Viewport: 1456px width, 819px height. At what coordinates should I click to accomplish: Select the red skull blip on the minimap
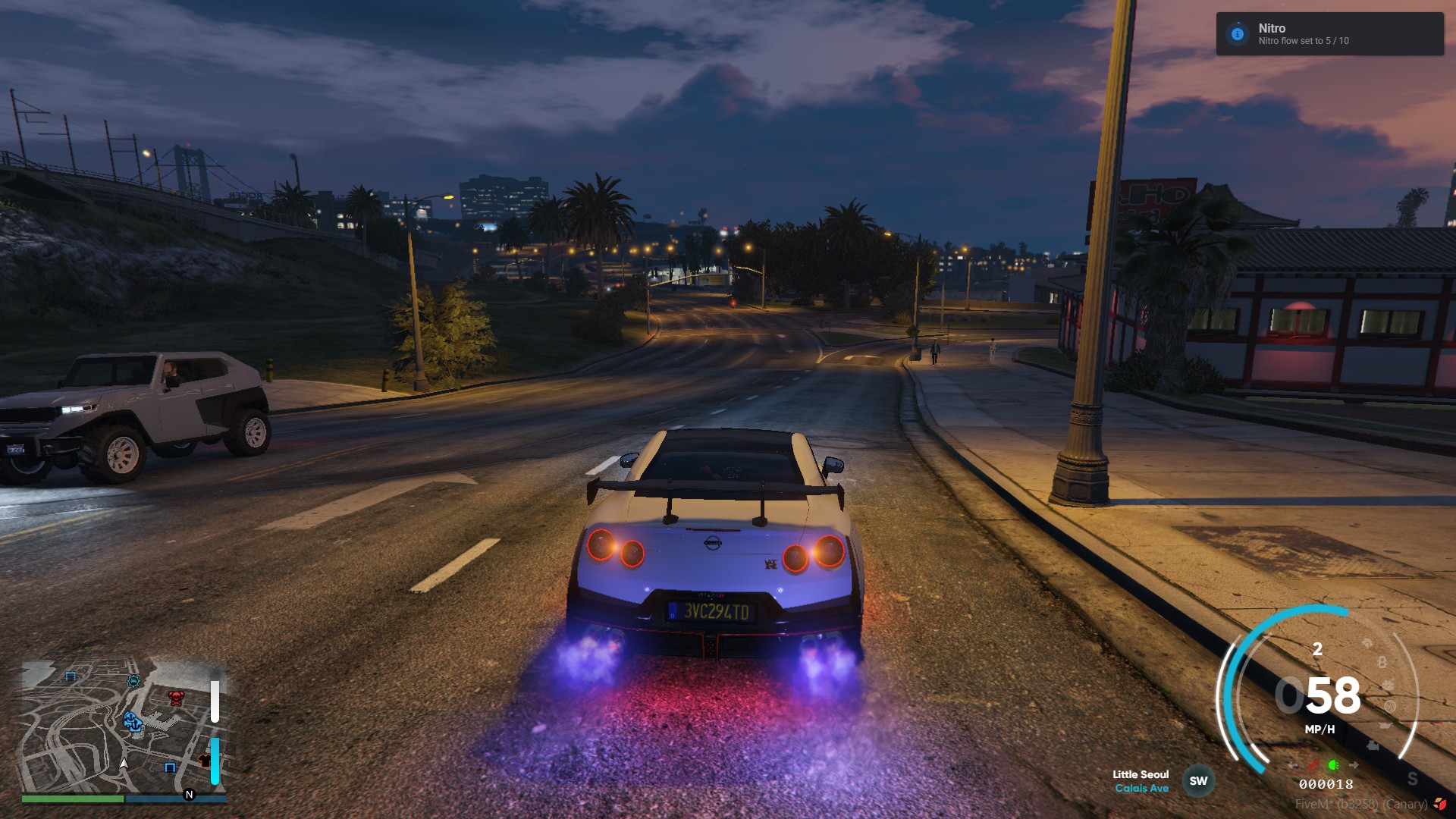point(177,698)
